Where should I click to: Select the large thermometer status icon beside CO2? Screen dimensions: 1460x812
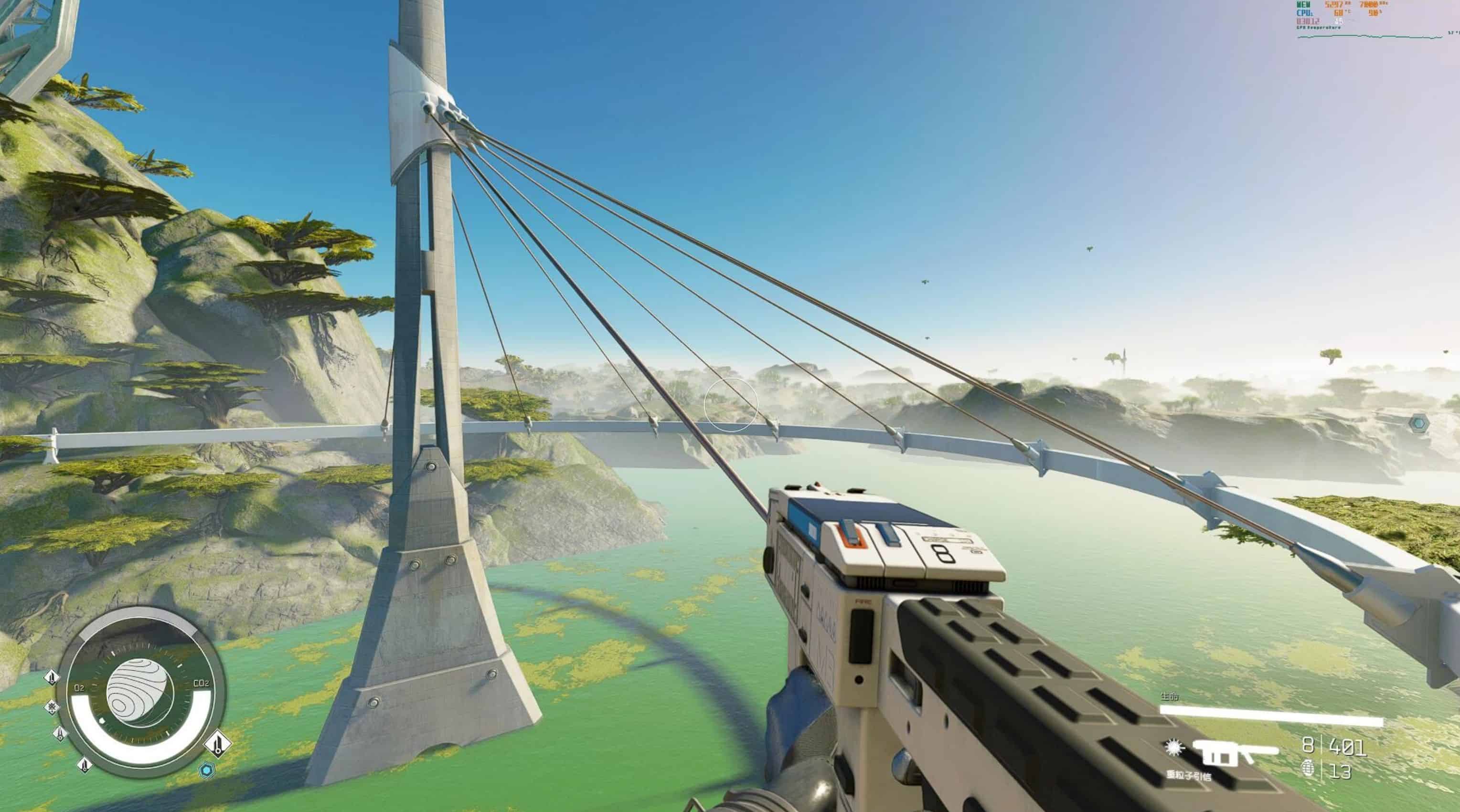tap(218, 743)
